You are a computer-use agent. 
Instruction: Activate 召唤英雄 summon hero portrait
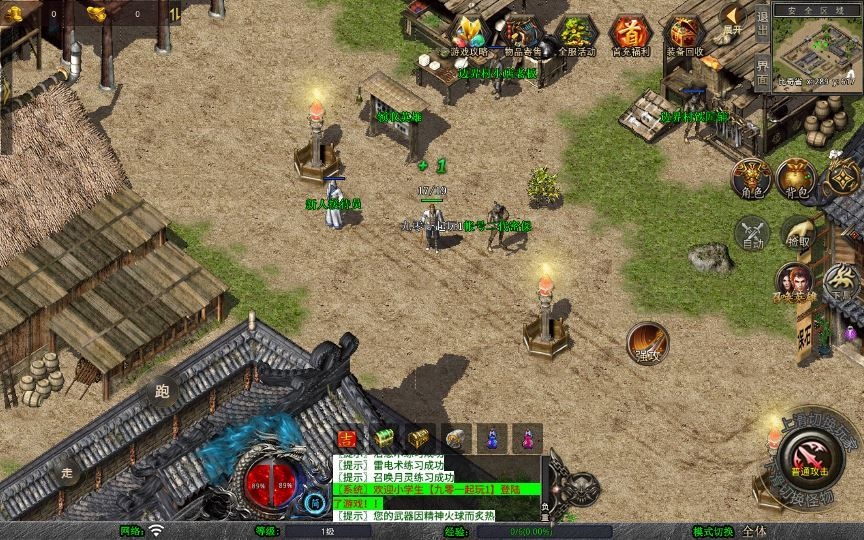(x=795, y=283)
